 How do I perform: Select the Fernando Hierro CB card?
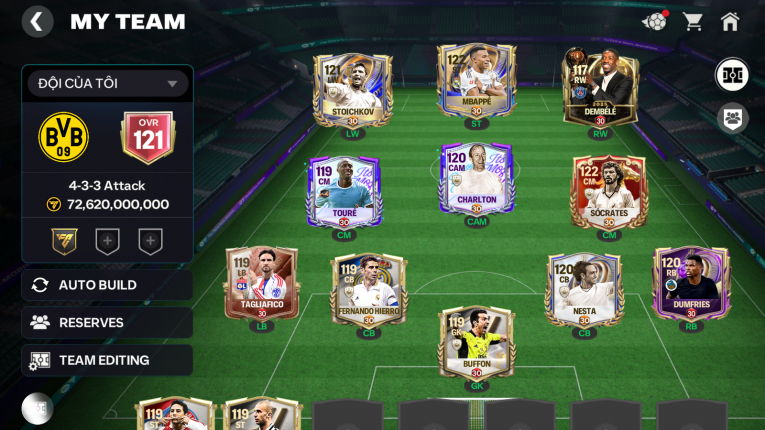pyautogui.click(x=368, y=290)
